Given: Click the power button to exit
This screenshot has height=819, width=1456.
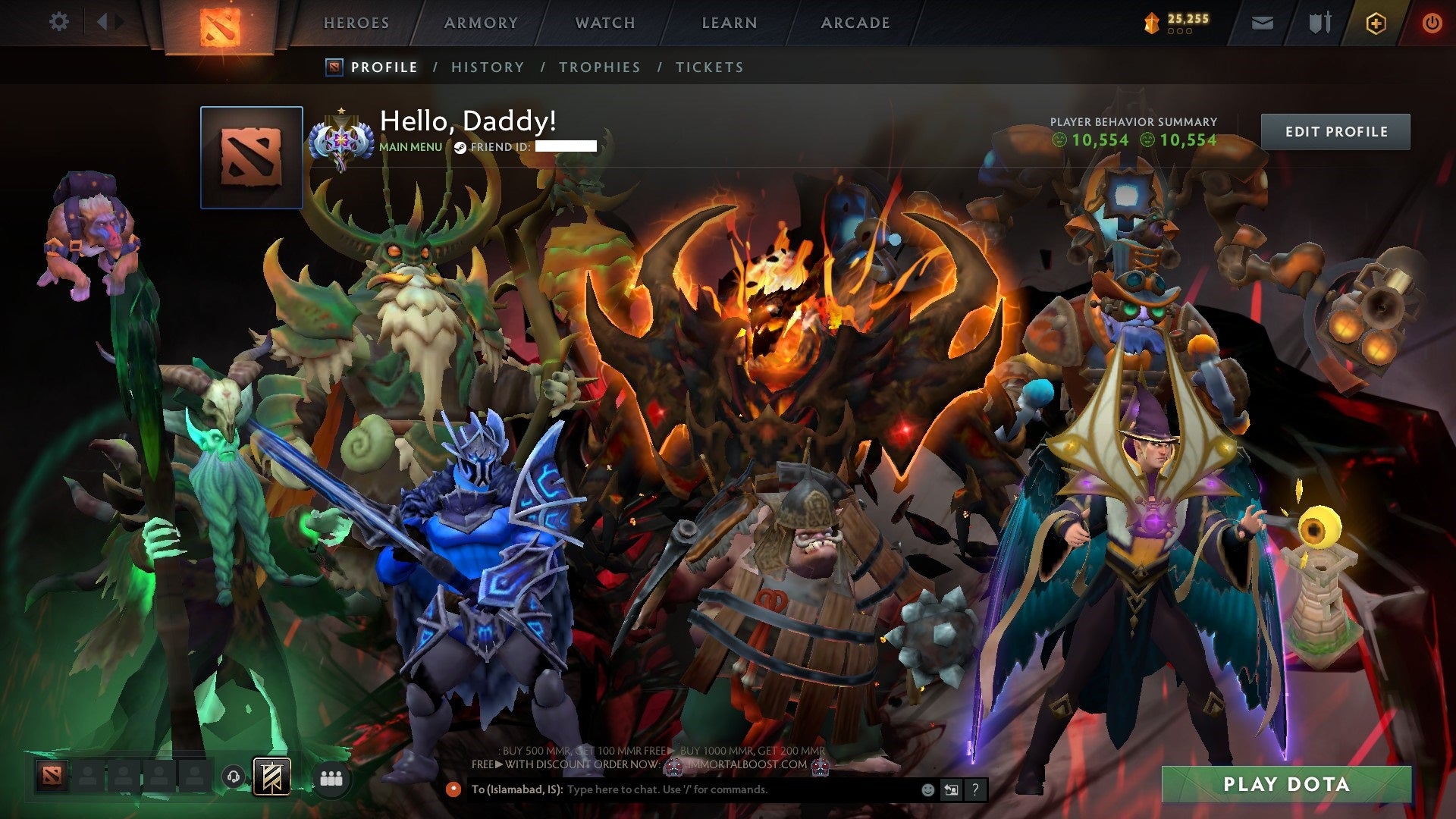Looking at the screenshot, I should [x=1432, y=23].
